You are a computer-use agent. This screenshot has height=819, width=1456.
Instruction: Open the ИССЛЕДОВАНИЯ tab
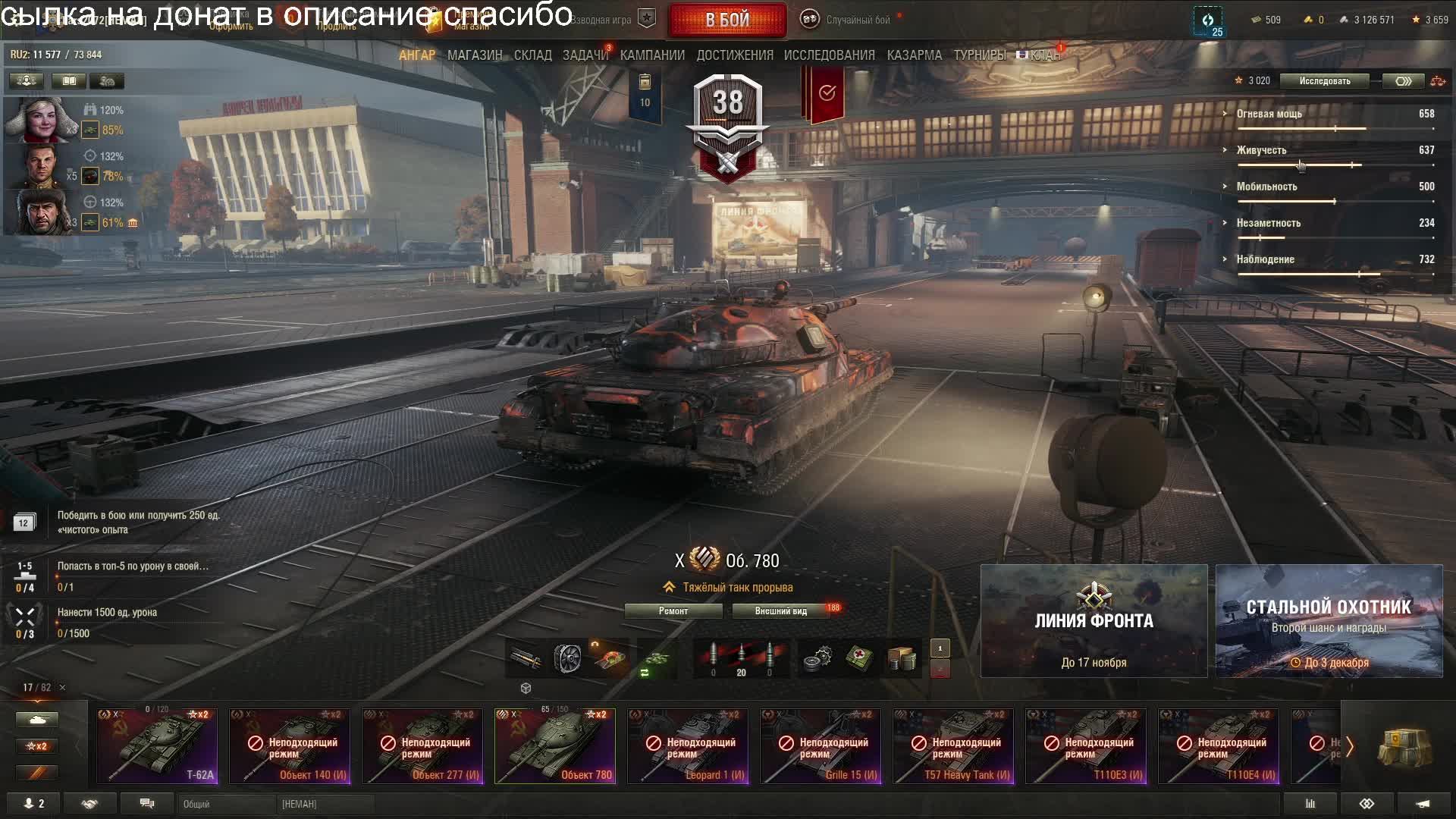coord(829,55)
